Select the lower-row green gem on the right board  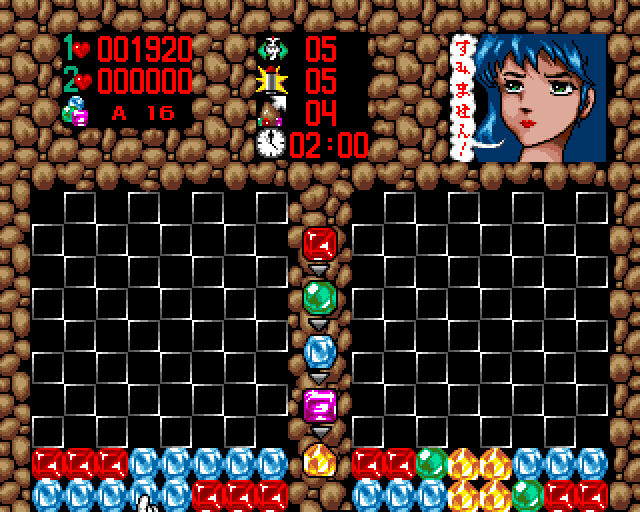526,493
